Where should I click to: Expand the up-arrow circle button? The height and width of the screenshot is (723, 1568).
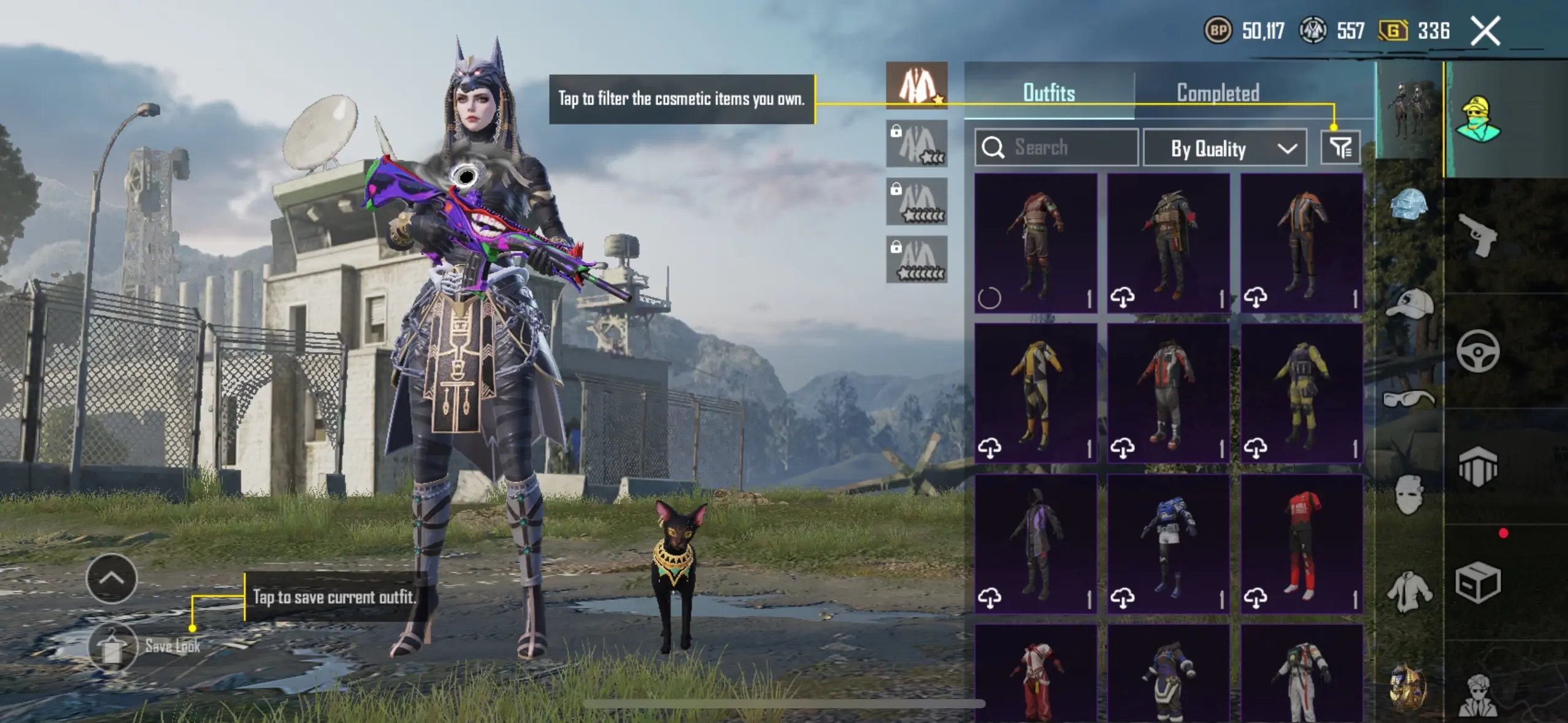[112, 578]
